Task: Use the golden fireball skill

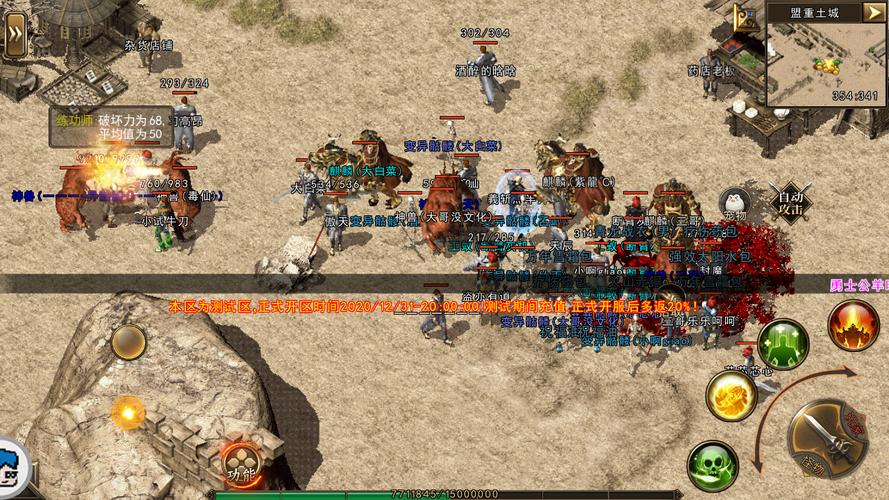Action: tap(731, 395)
